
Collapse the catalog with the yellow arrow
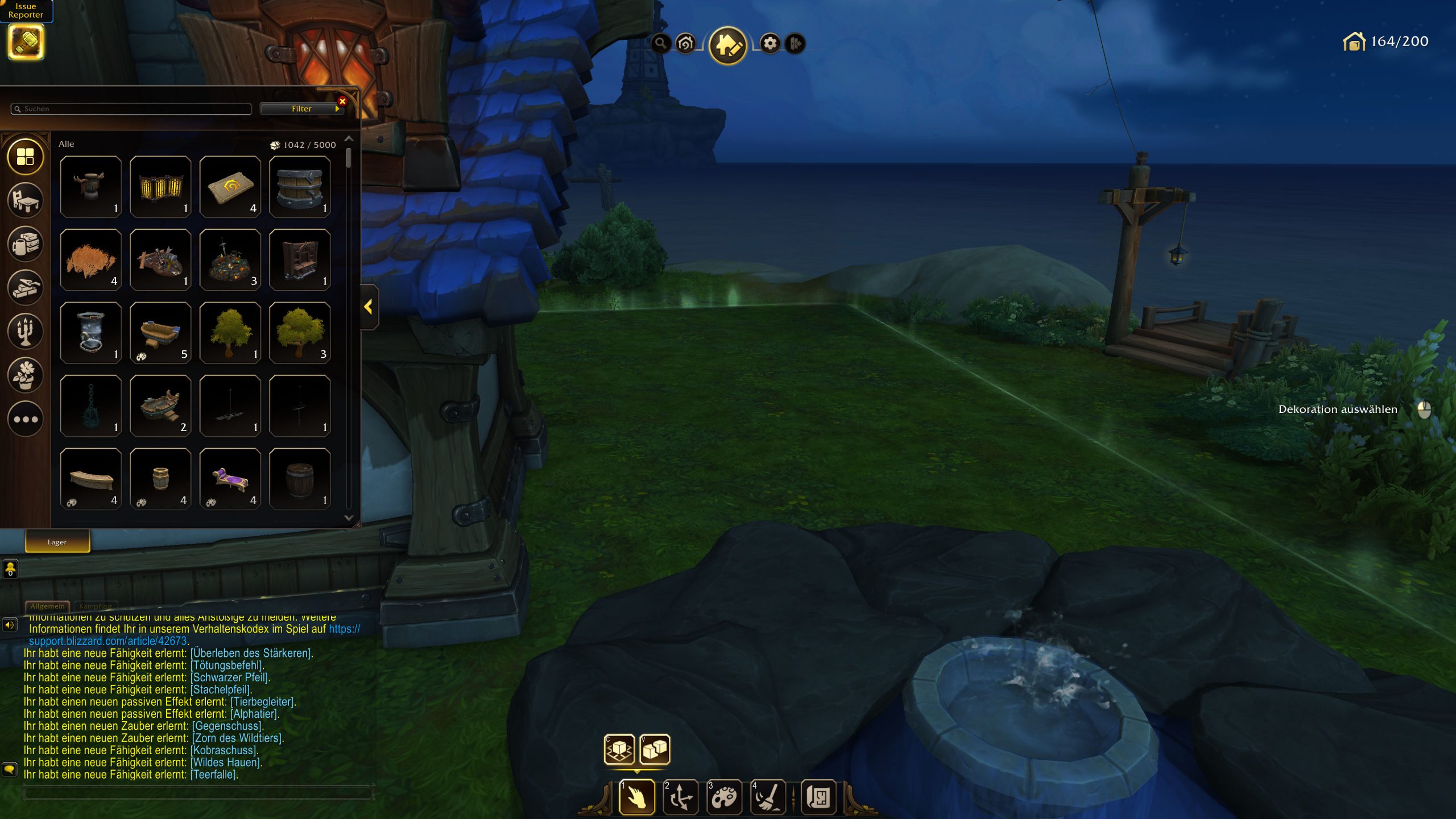coord(369,307)
